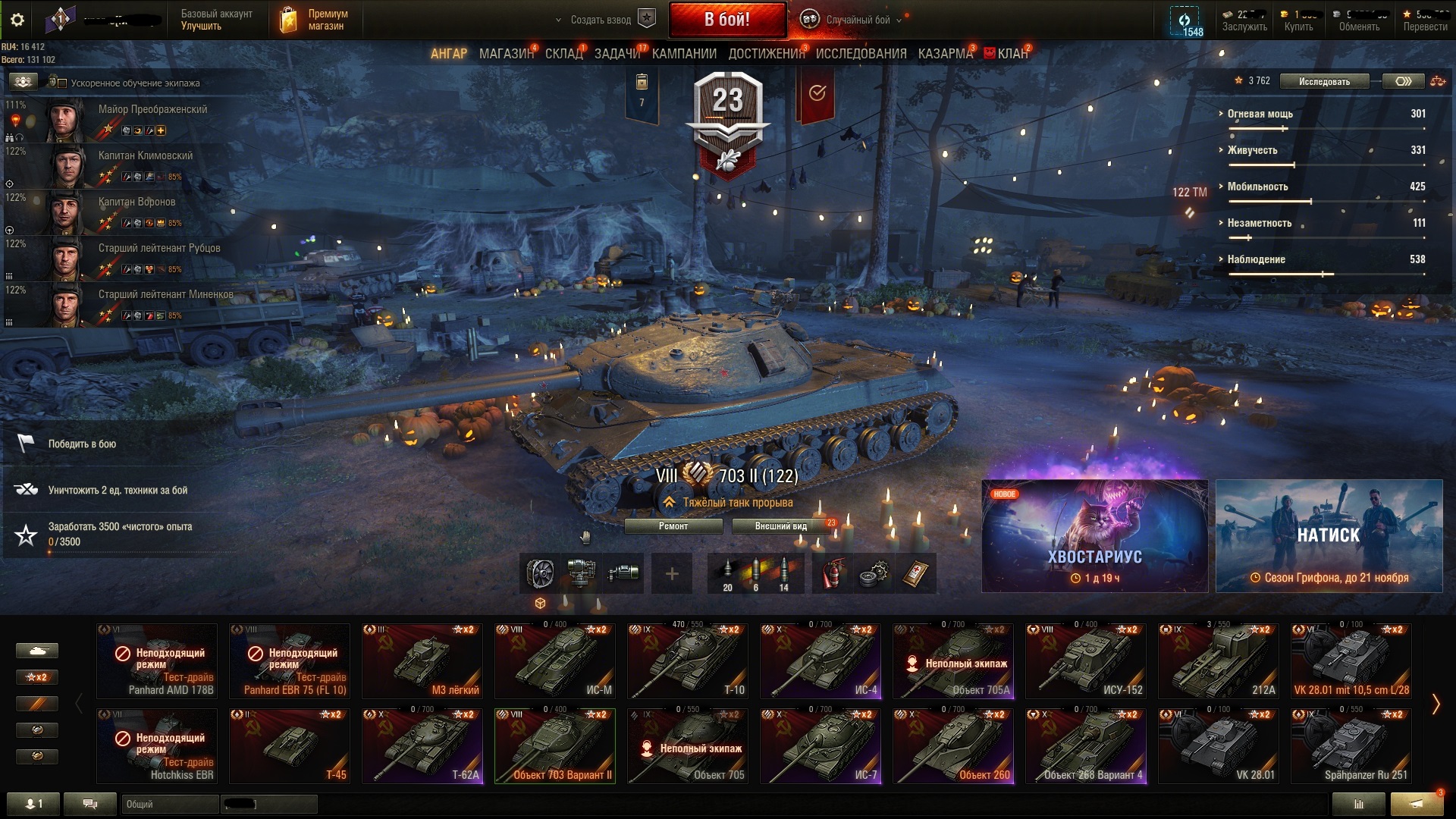This screenshot has height=819, width=1456.
Task: Open the settings gear menu
Action: click(x=17, y=20)
